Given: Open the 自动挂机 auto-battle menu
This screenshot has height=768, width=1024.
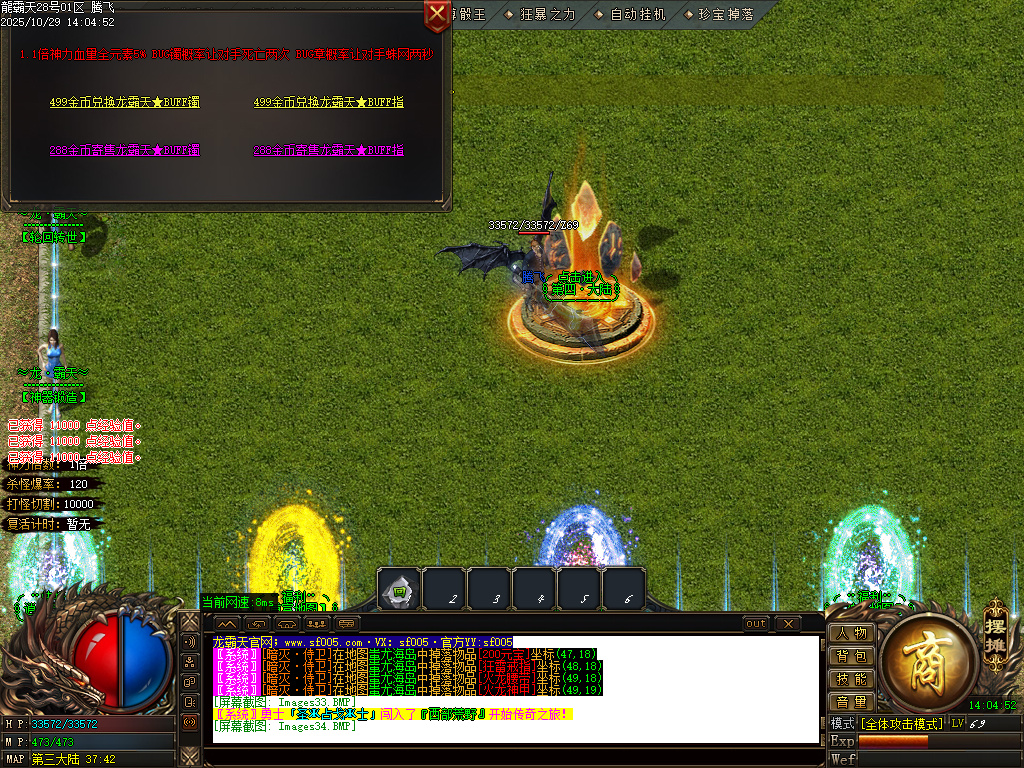Looking at the screenshot, I should coord(630,14).
